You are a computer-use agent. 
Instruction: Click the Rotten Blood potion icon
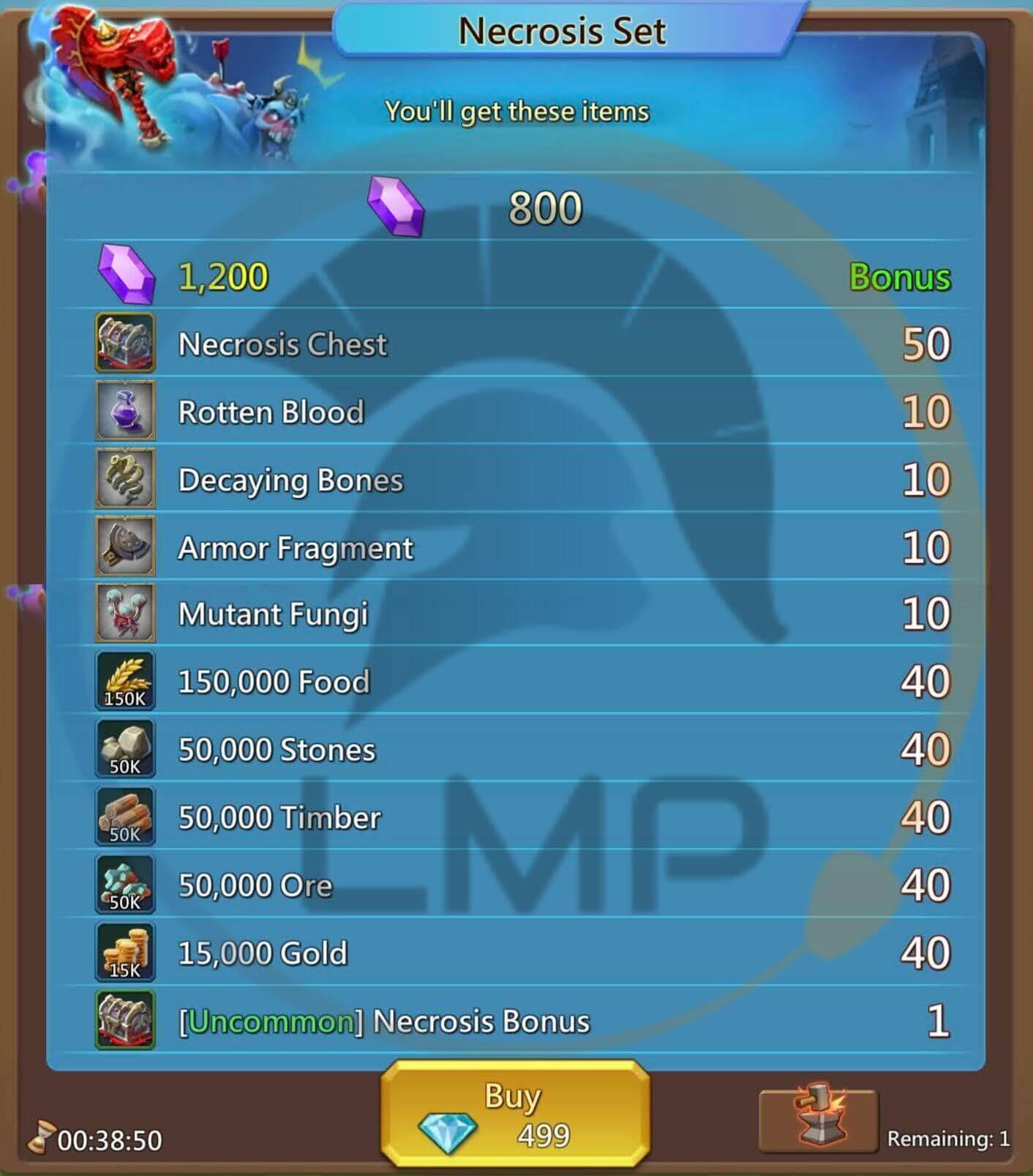click(124, 412)
